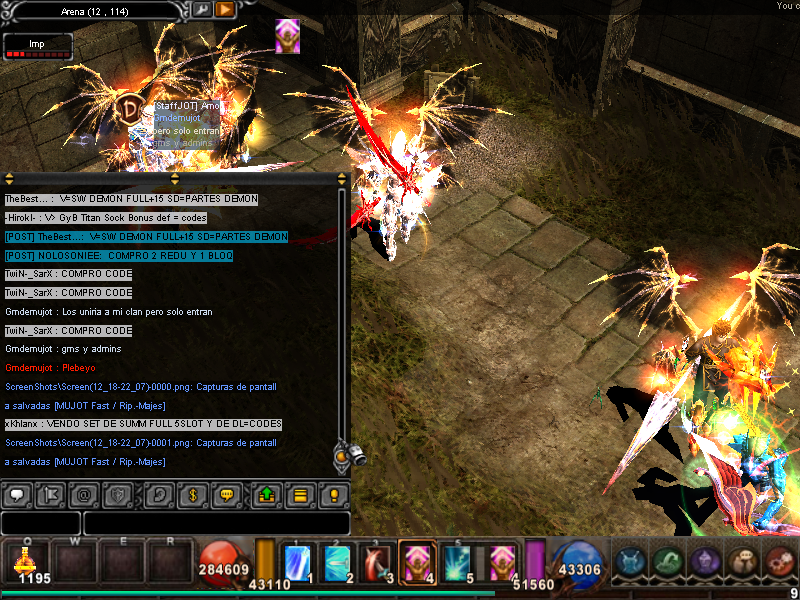Toggle the @ guild chat button
This screenshot has width=800, height=600.
click(84, 494)
